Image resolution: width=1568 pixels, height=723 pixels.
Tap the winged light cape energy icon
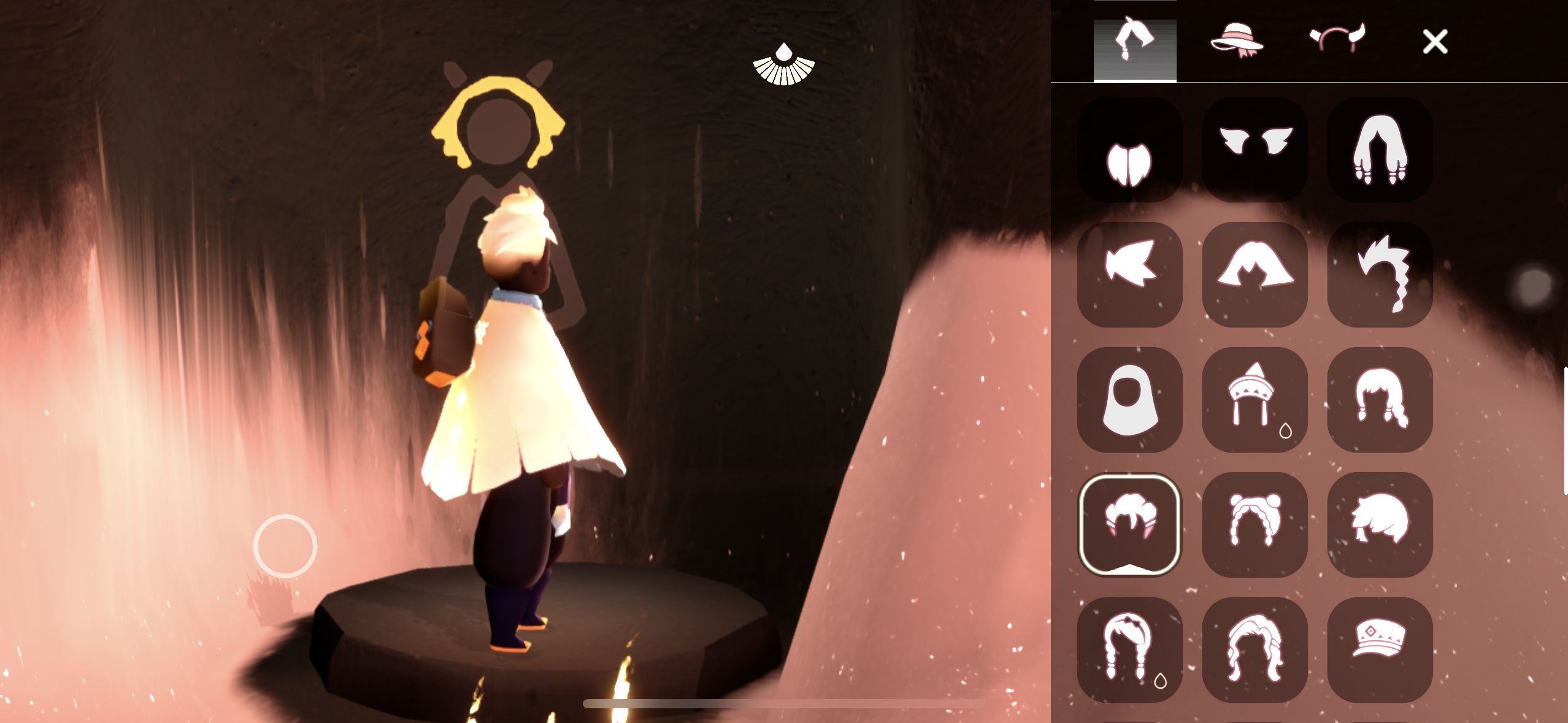[783, 65]
